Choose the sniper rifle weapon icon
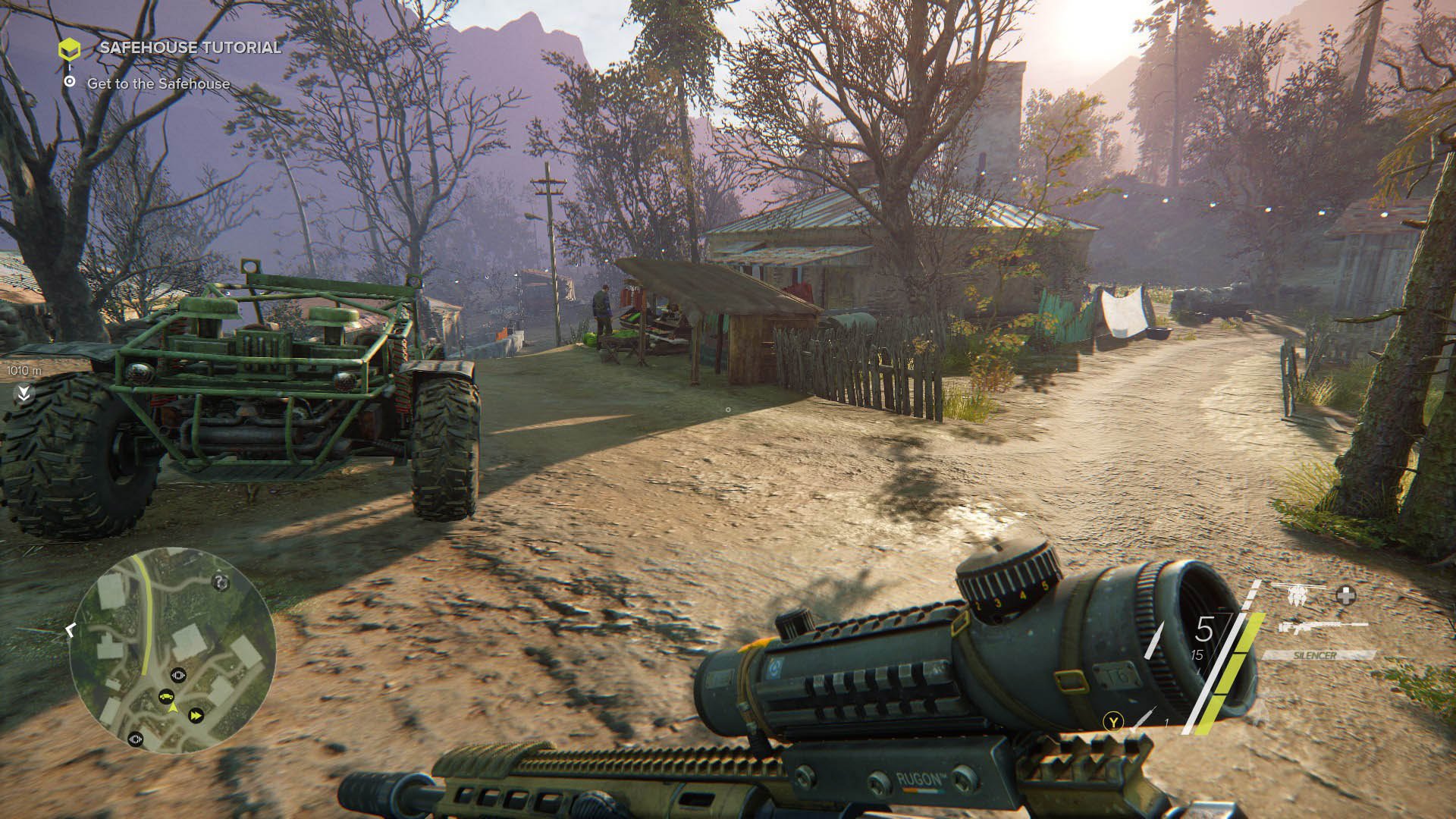 pos(1321,627)
